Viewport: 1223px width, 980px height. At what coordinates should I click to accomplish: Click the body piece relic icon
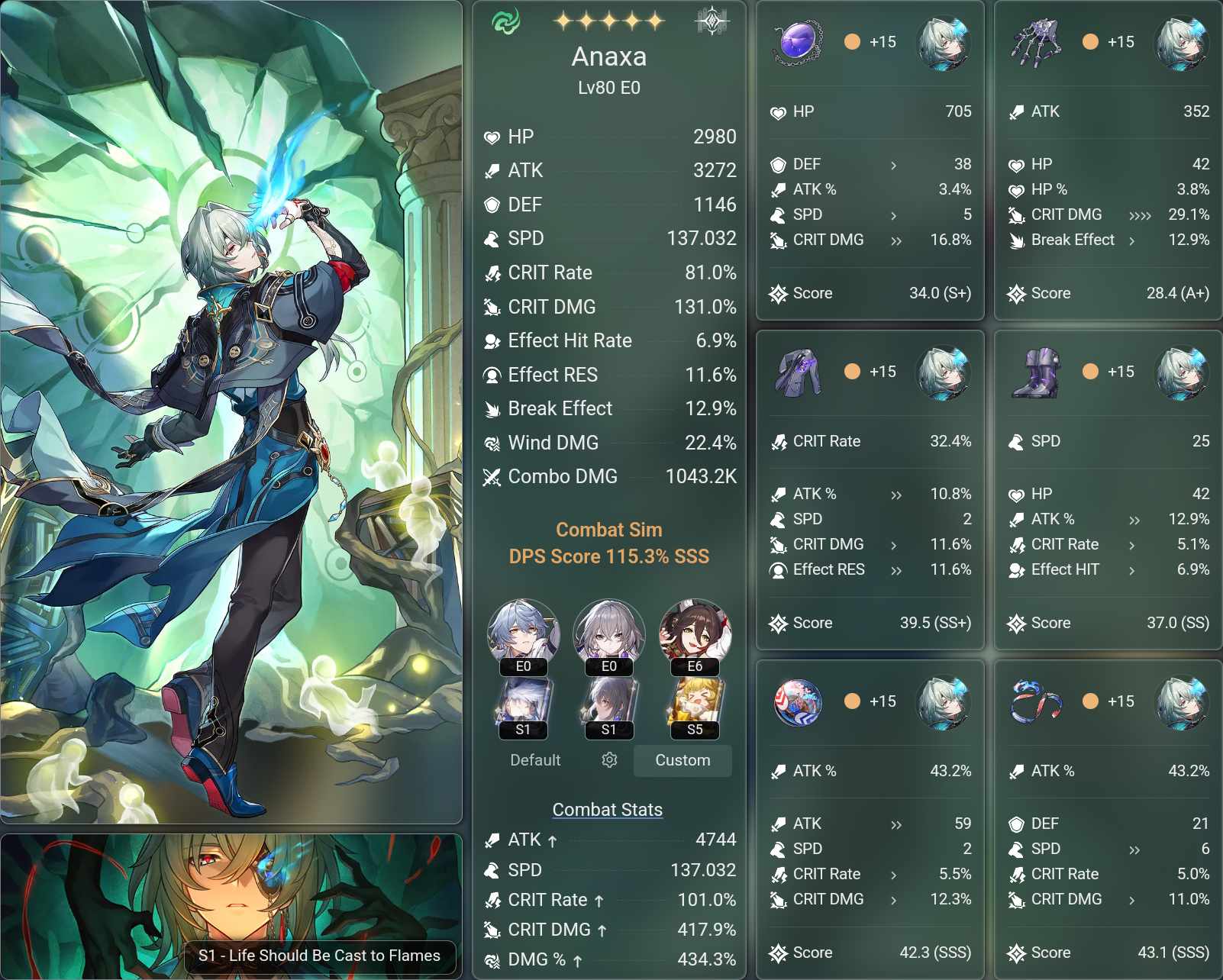tap(797, 373)
